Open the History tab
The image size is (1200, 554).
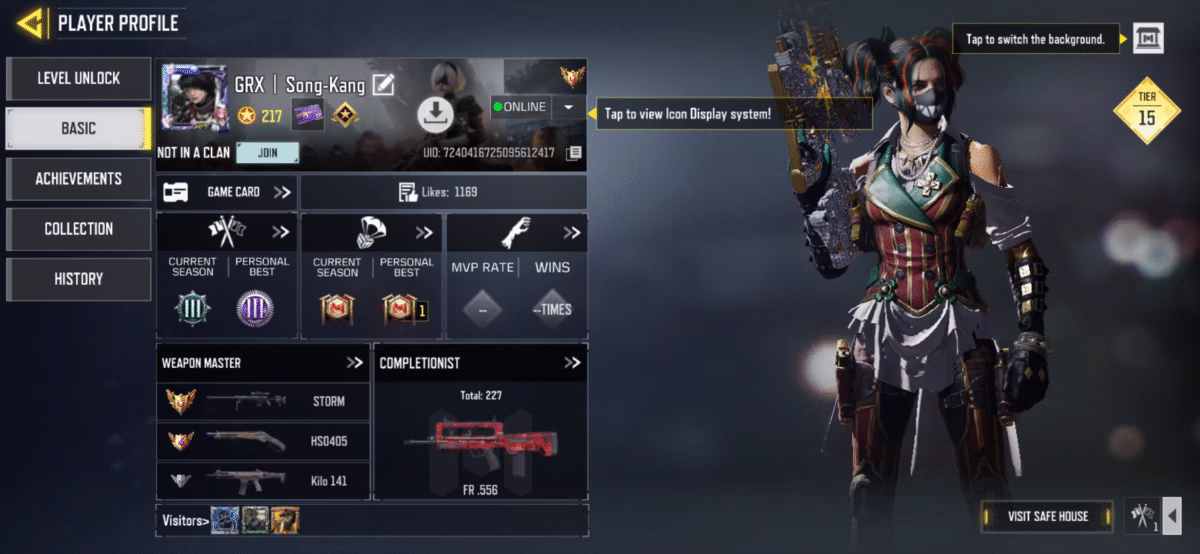point(78,279)
